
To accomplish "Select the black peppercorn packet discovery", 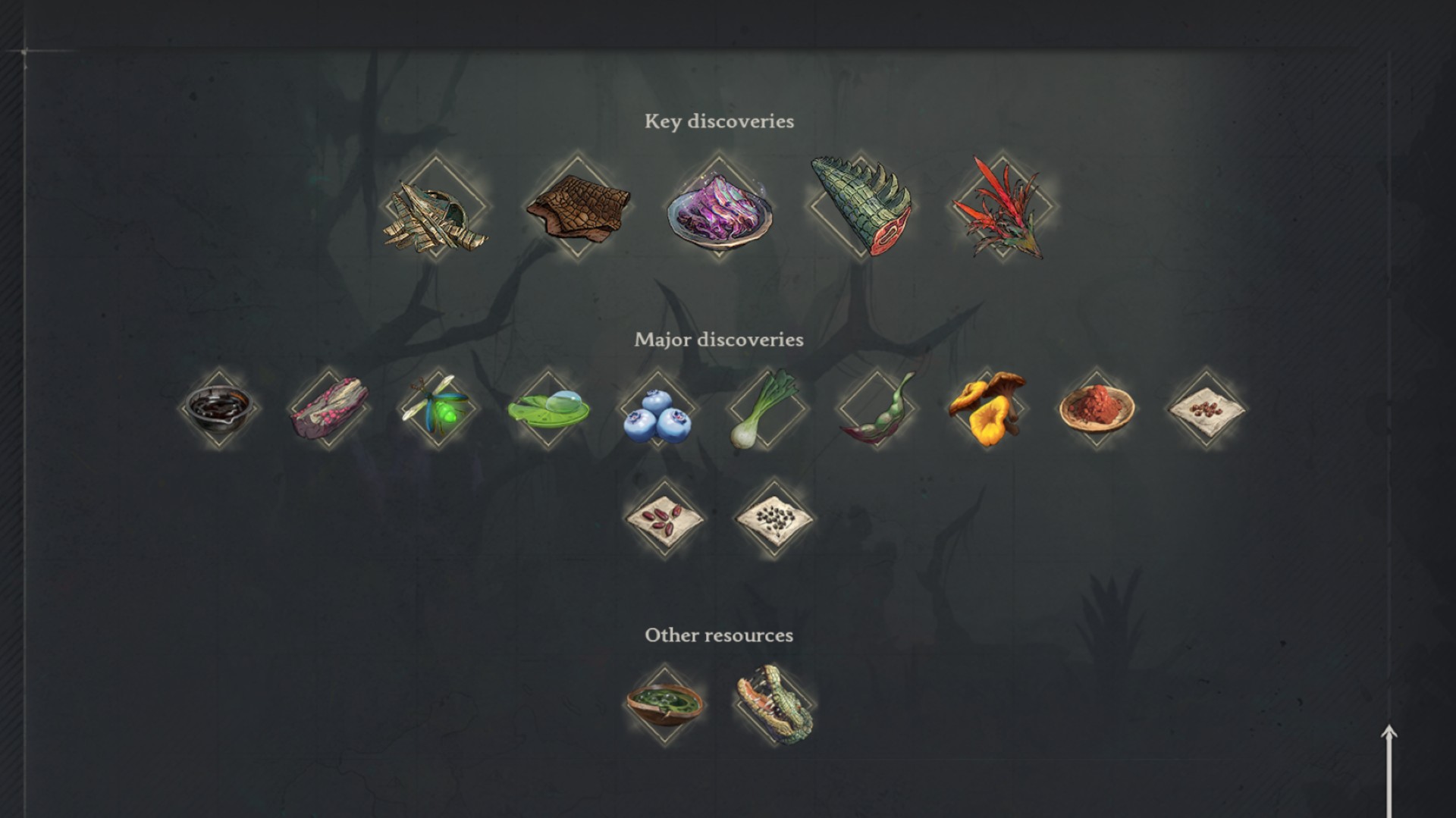I will 772,518.
